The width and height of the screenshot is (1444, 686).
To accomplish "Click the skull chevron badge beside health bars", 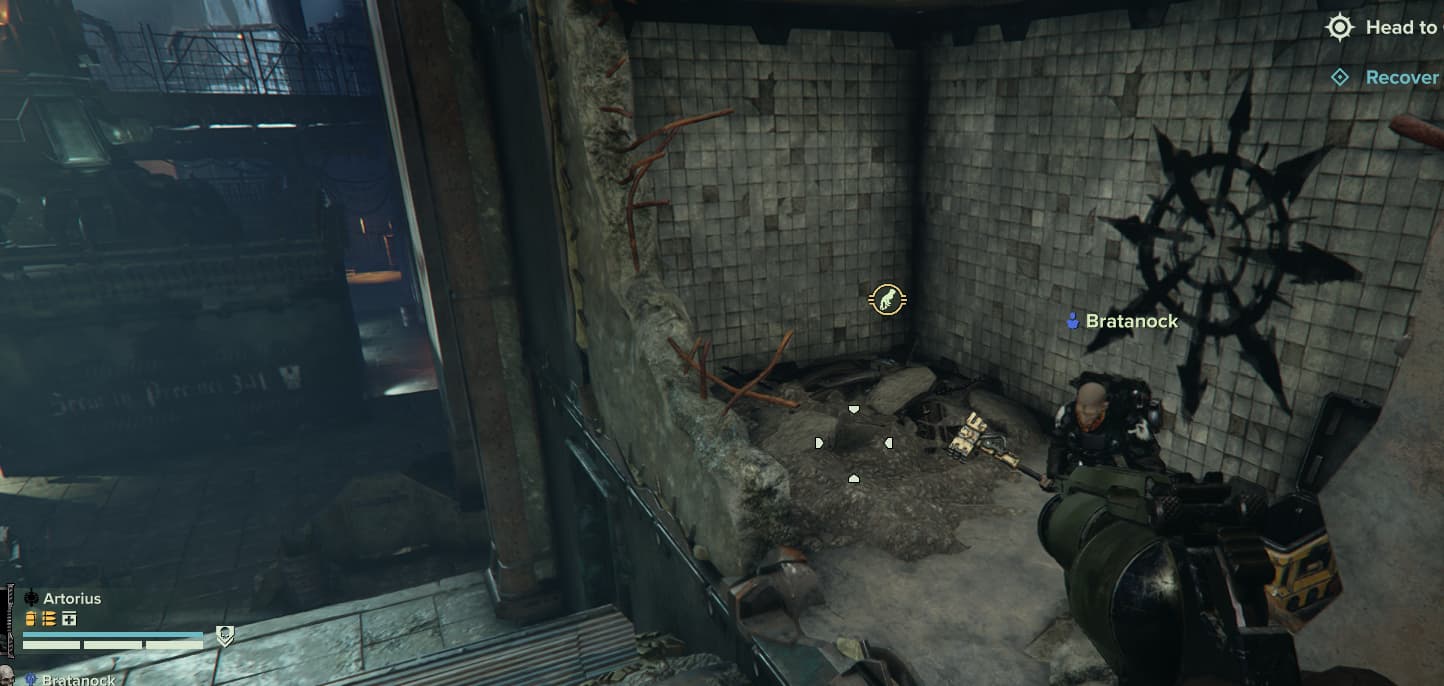I will pyautogui.click(x=225, y=636).
